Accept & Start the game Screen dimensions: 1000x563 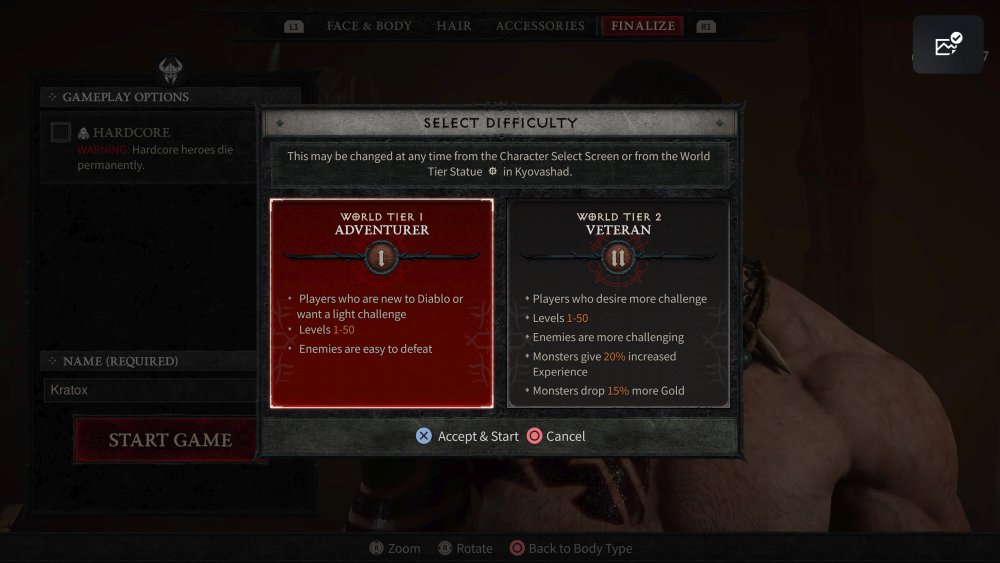click(x=468, y=436)
